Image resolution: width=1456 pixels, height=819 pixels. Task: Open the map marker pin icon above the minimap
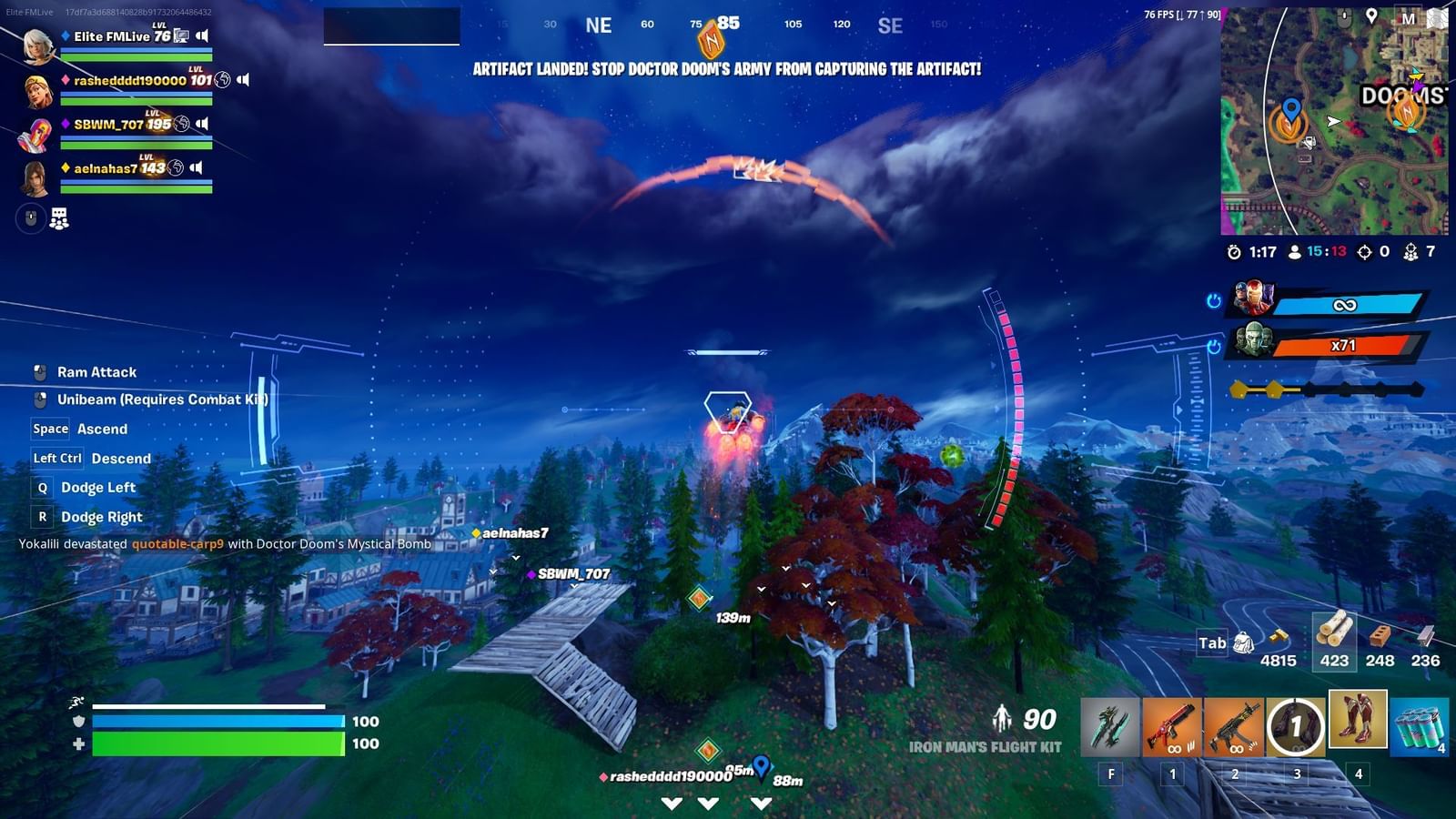coord(1371,15)
